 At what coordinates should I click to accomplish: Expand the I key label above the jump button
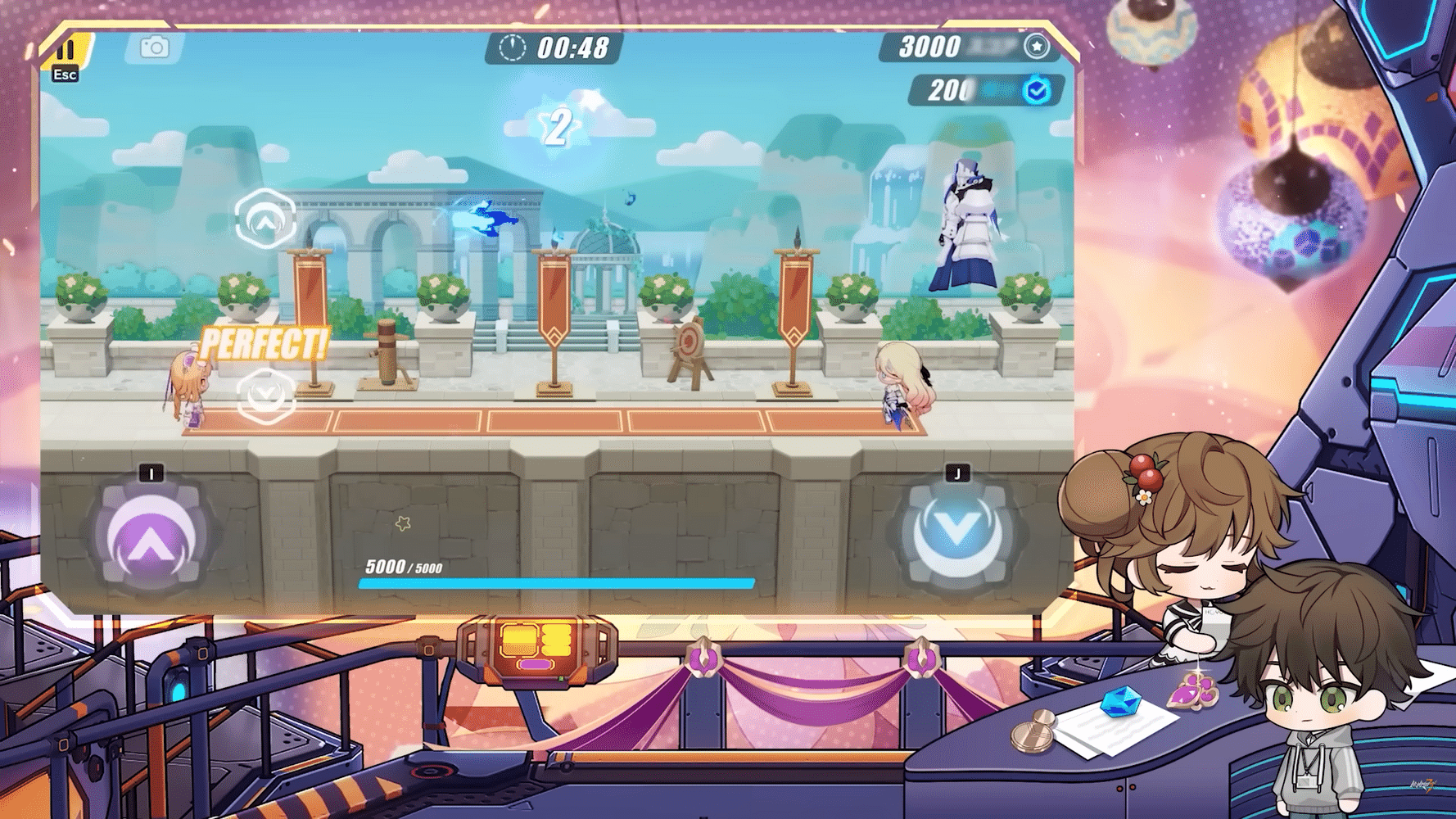pyautogui.click(x=150, y=472)
